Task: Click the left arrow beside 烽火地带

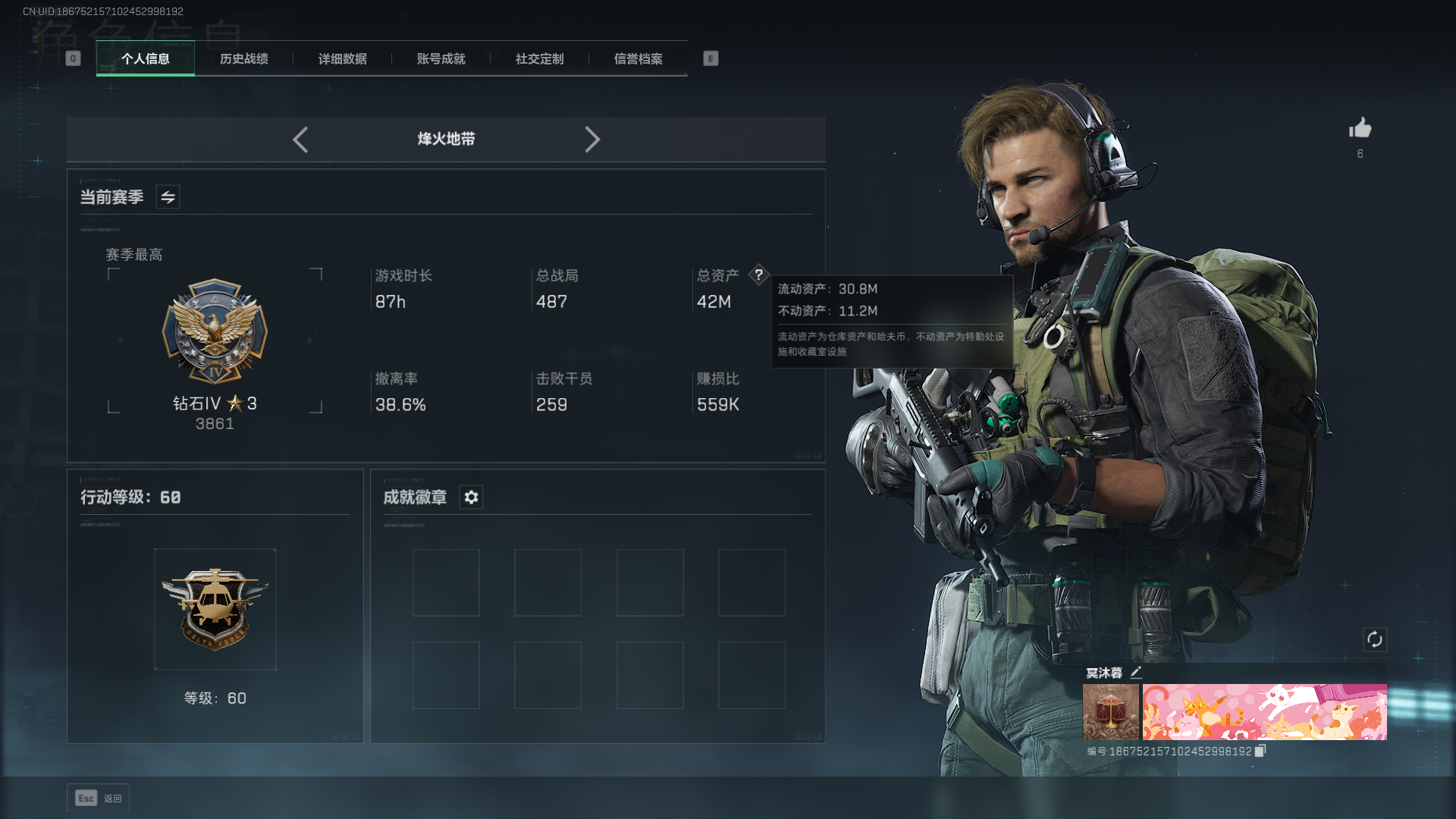Action: click(x=300, y=140)
